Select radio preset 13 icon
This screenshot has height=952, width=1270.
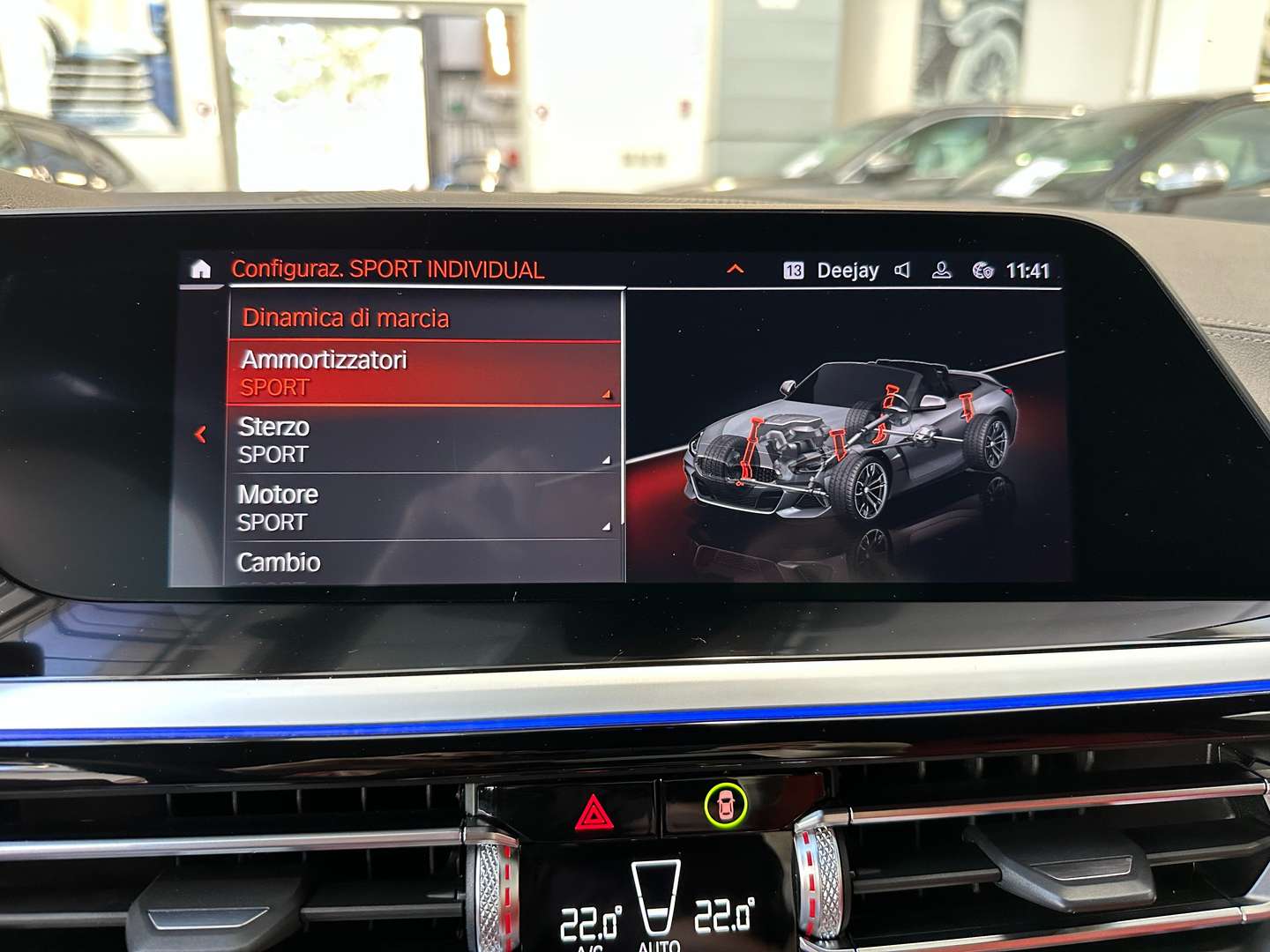click(x=795, y=270)
